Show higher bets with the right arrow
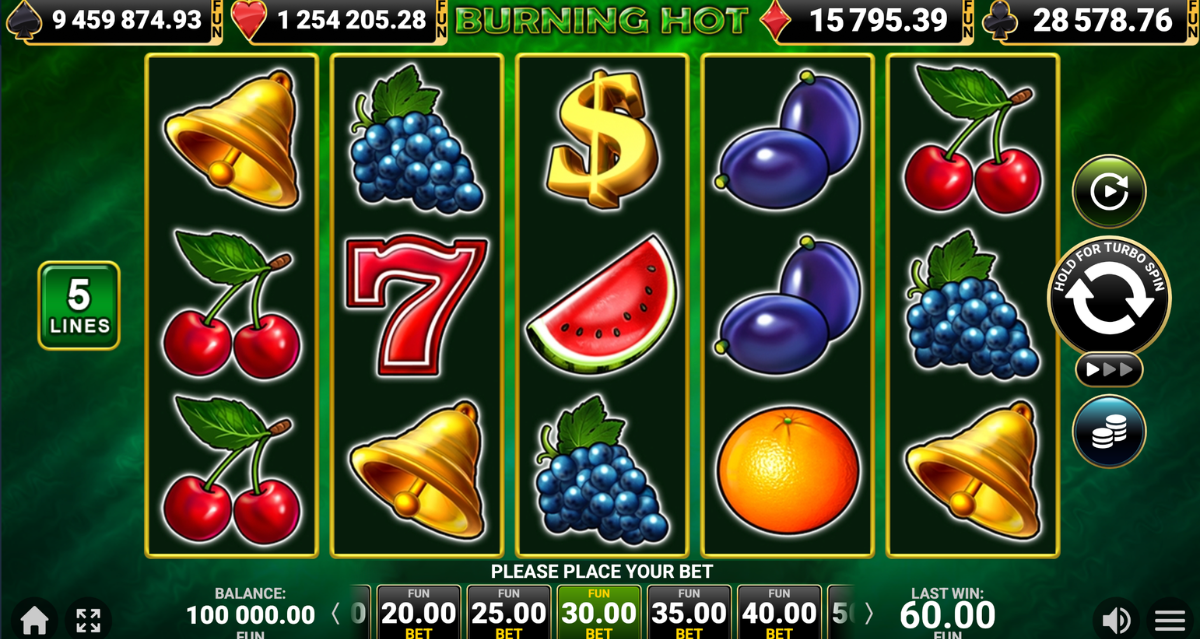This screenshot has width=1200, height=639. [868, 613]
